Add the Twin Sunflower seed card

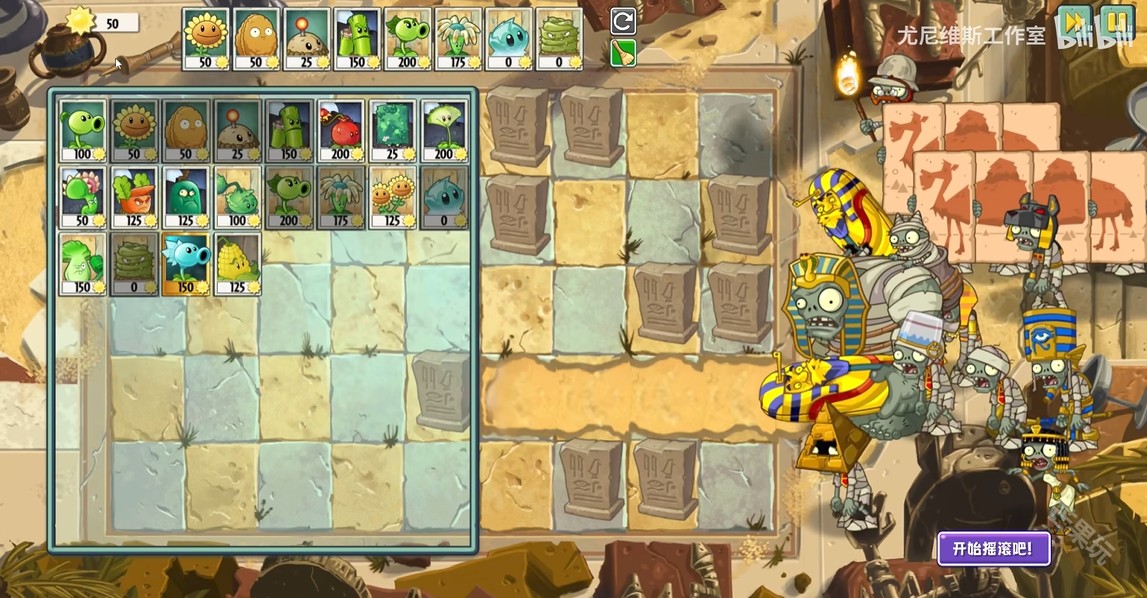coord(393,197)
